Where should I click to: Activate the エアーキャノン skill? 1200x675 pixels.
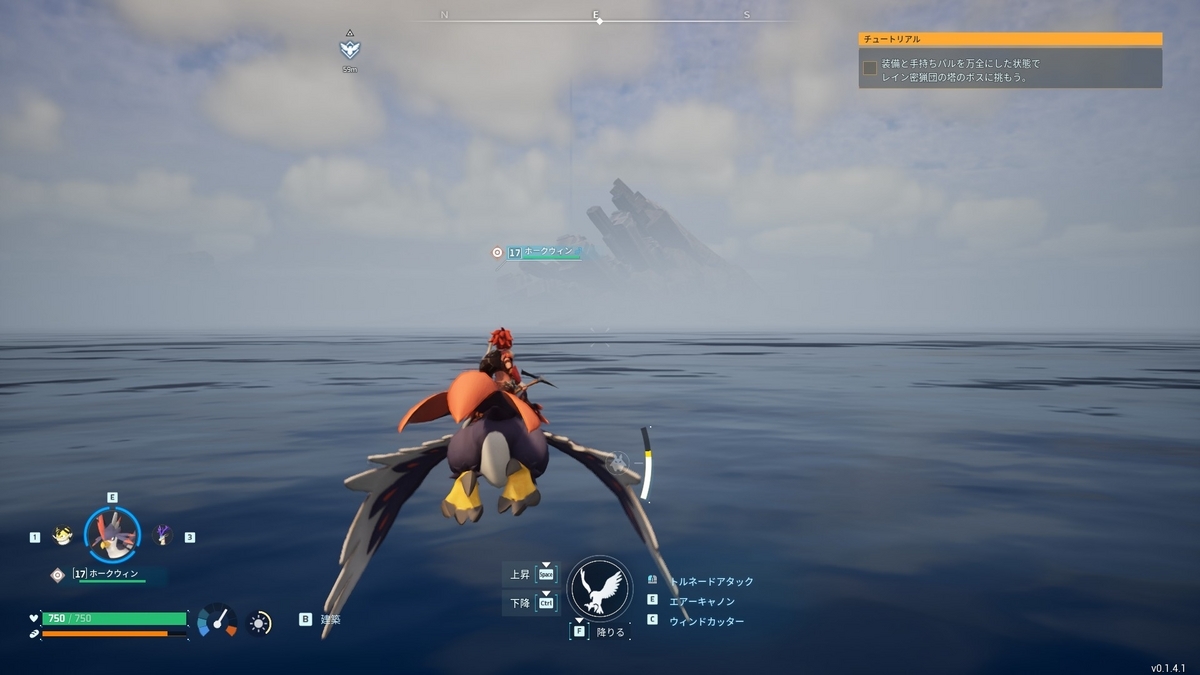pos(701,601)
